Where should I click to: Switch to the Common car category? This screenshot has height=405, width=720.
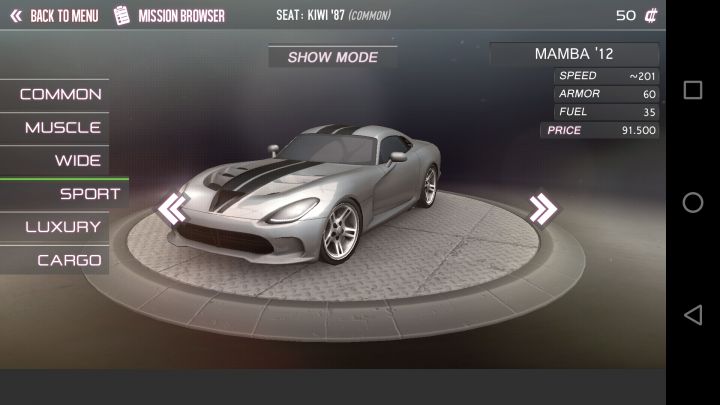click(x=58, y=94)
